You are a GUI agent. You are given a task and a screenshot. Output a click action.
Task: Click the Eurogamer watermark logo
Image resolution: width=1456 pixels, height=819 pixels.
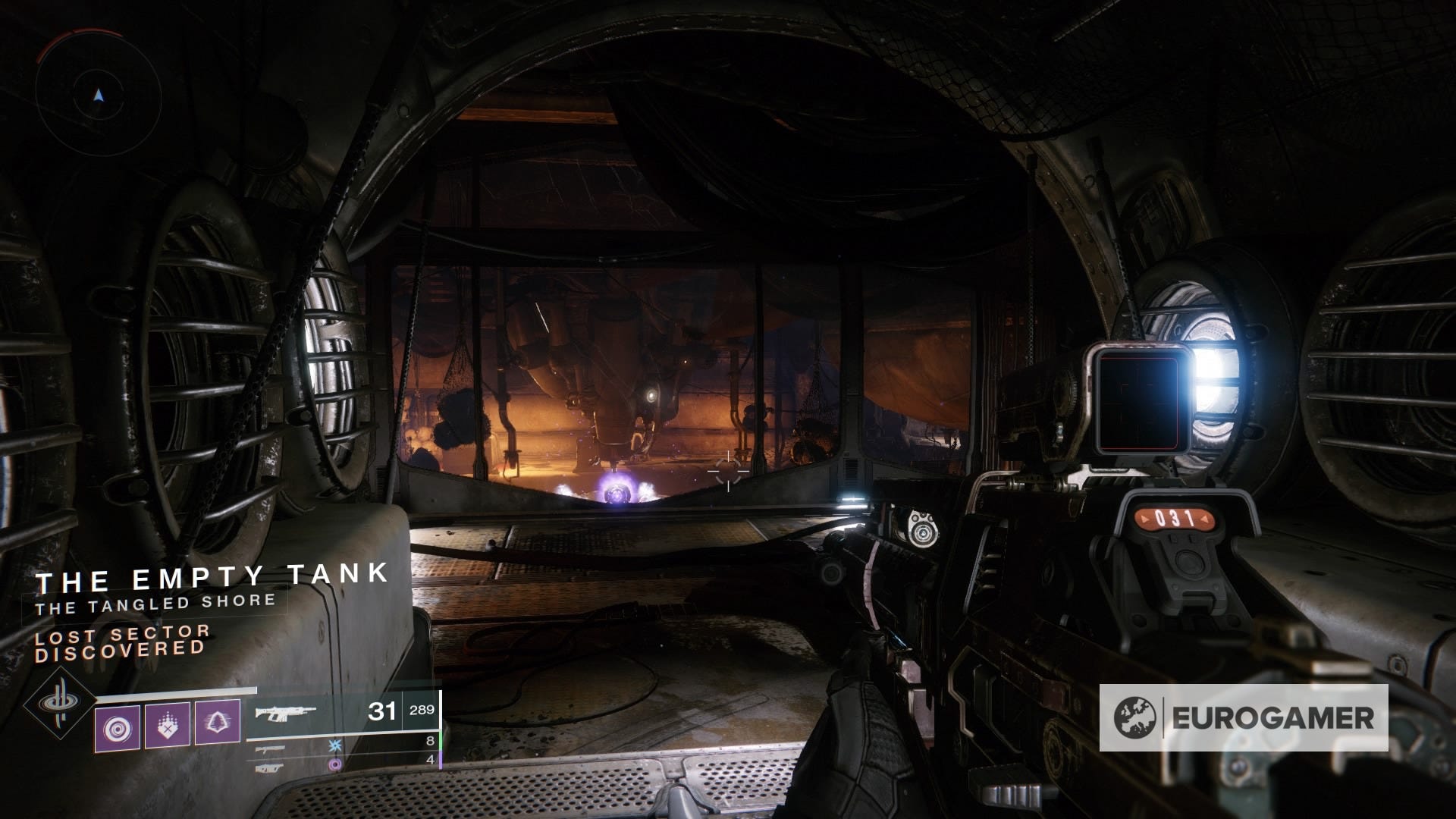(x=1243, y=717)
